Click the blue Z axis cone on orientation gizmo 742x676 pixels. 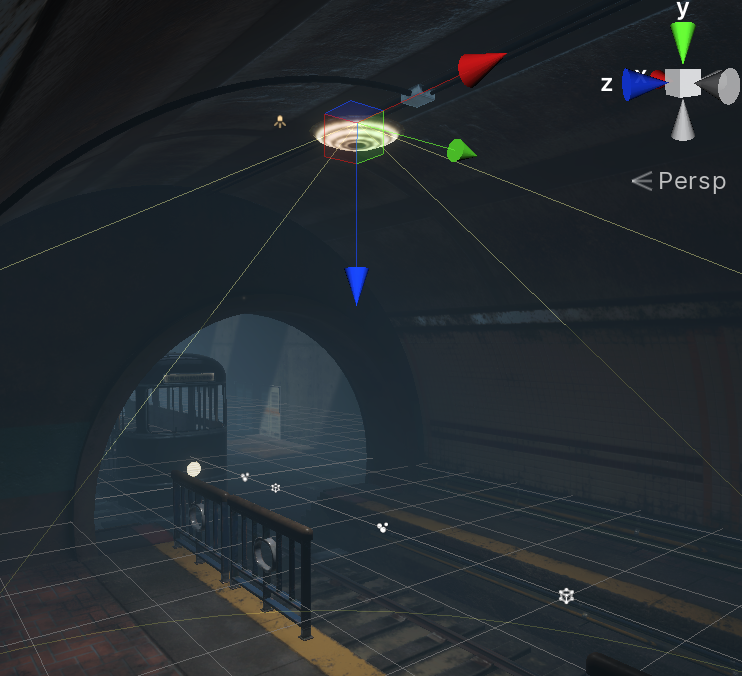pos(638,85)
